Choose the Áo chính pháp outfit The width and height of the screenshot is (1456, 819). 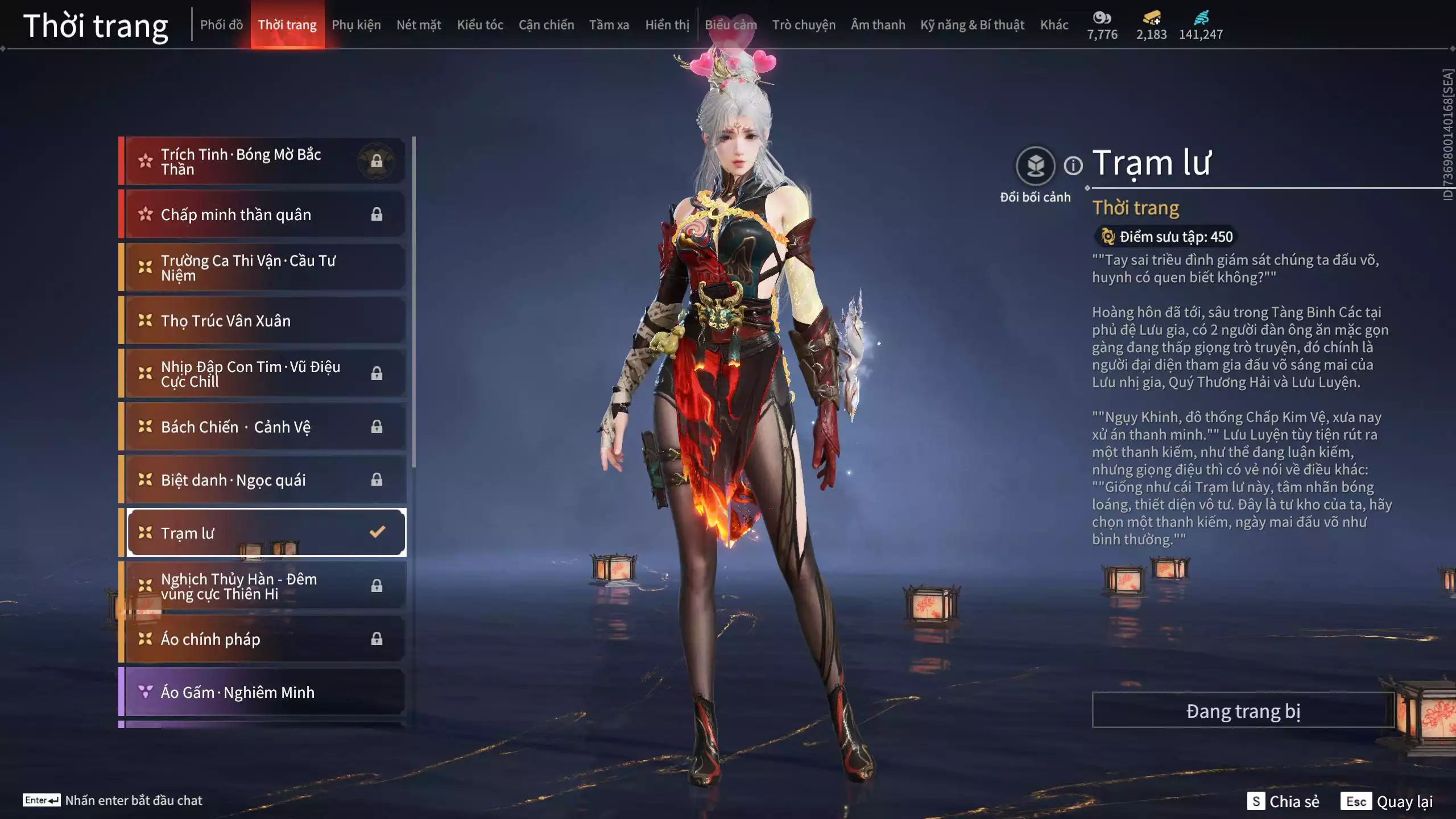[264, 639]
